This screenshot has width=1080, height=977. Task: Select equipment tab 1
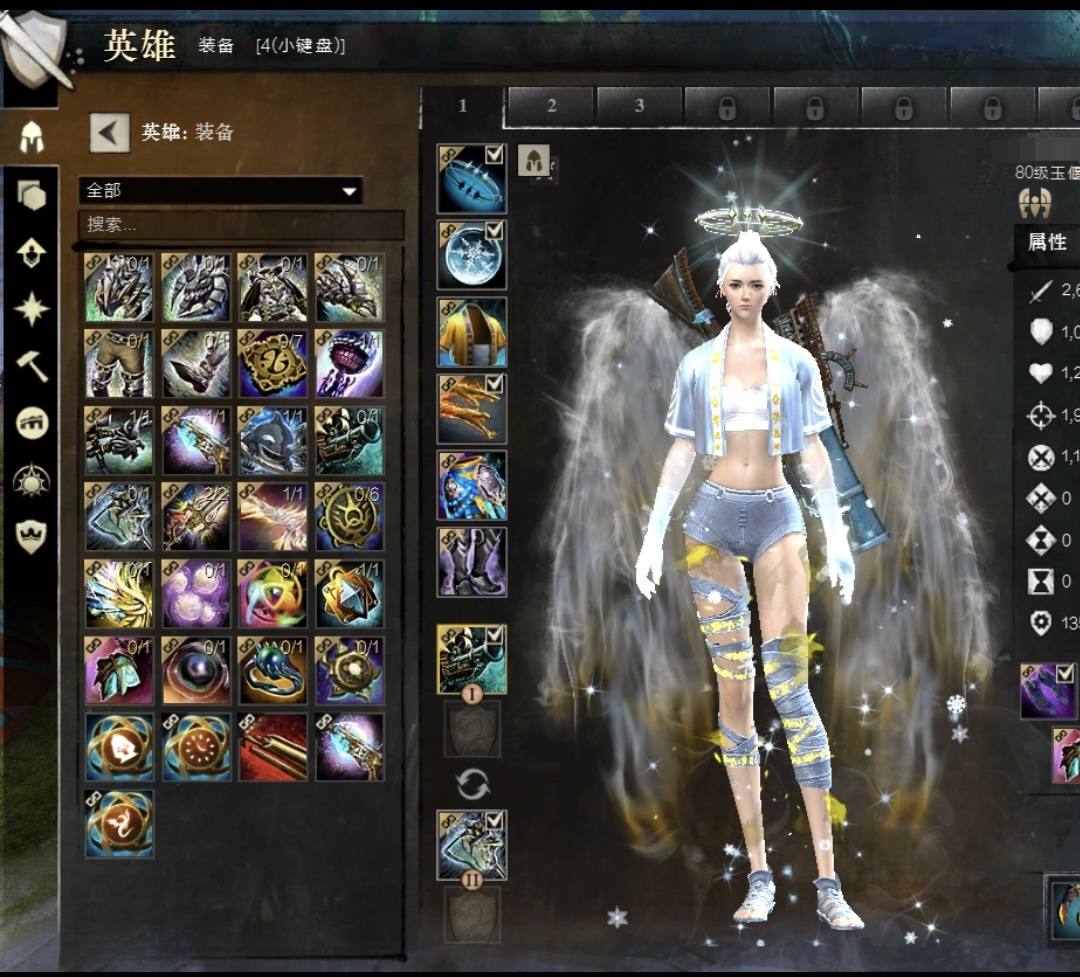(x=462, y=106)
